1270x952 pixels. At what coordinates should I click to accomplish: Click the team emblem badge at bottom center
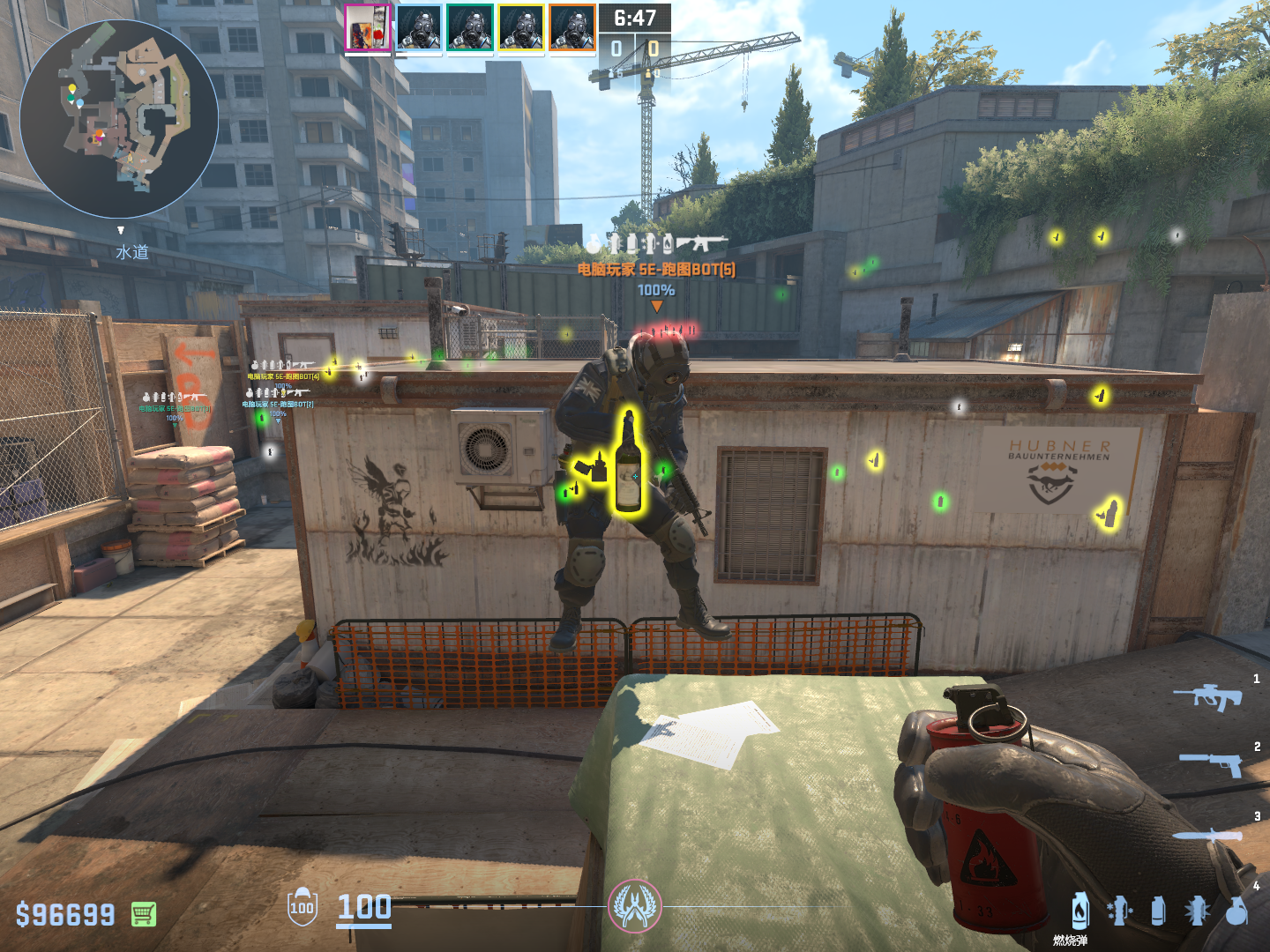(x=634, y=906)
